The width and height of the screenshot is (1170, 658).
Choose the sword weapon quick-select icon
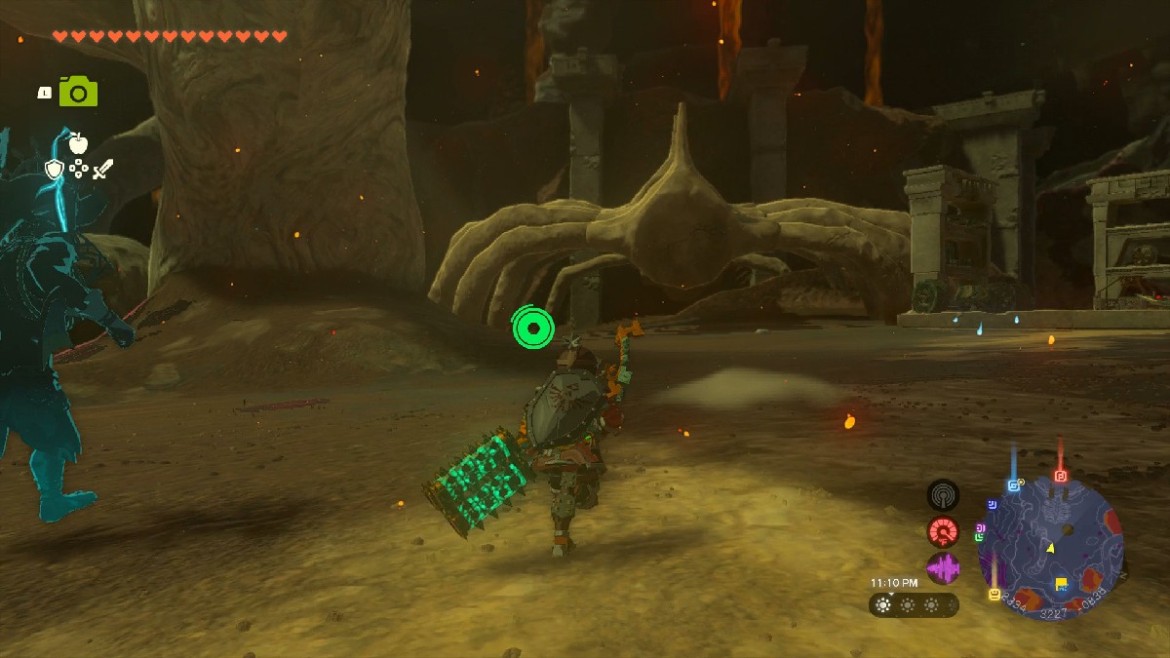click(103, 169)
